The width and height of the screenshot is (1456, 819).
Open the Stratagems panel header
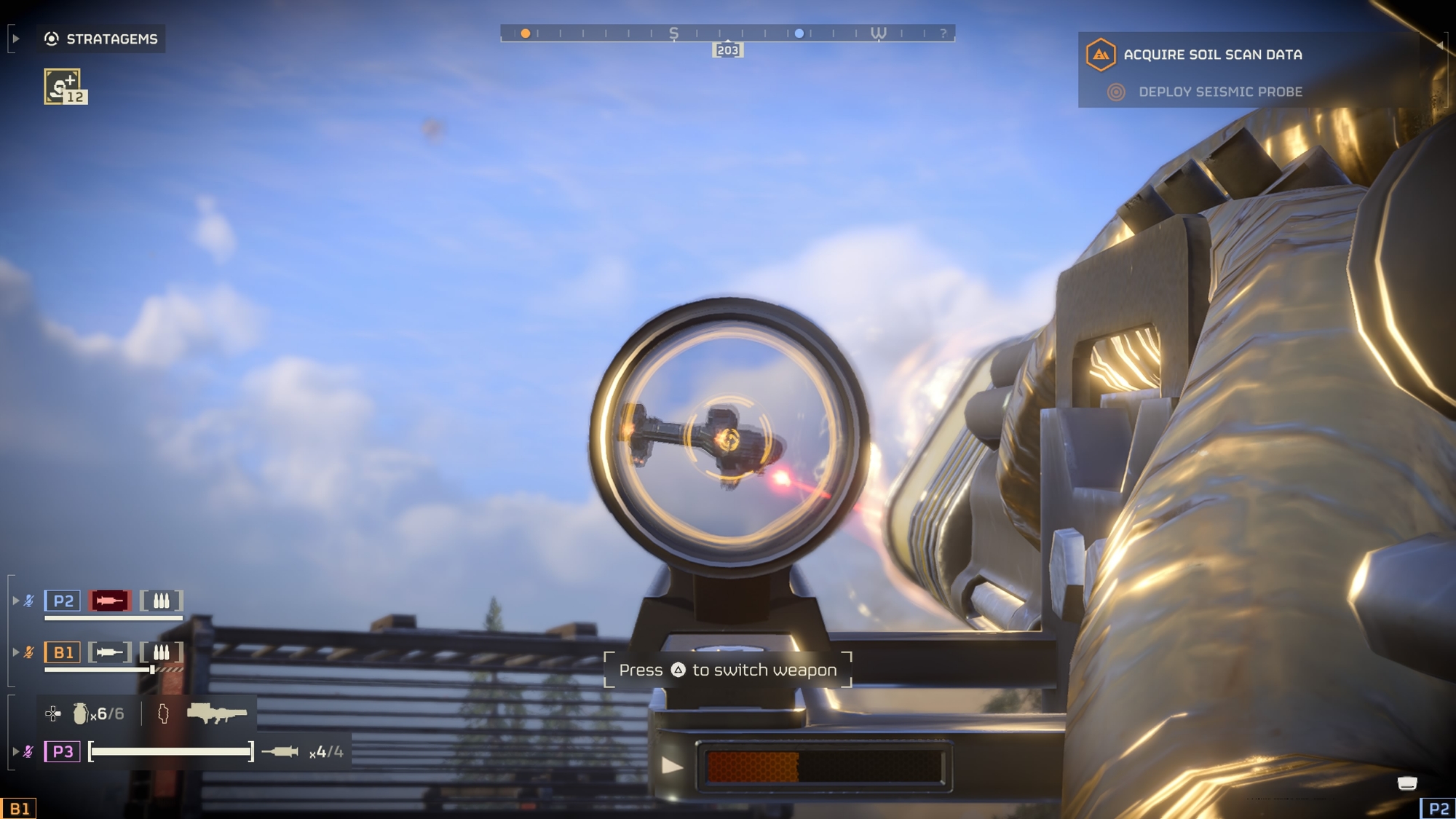[101, 39]
